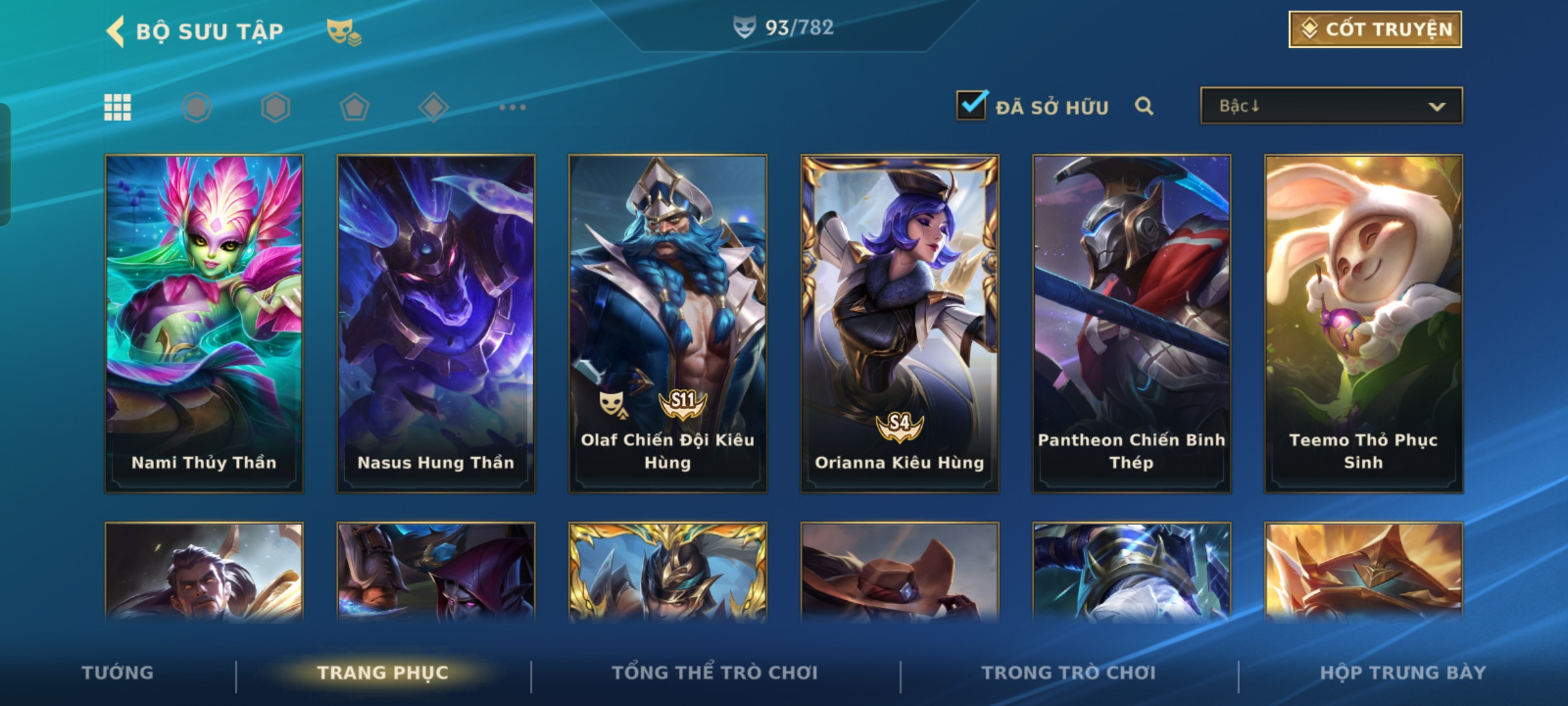Open the Cốt Truyện button
Screen dimensions: 1568x706
[1375, 29]
